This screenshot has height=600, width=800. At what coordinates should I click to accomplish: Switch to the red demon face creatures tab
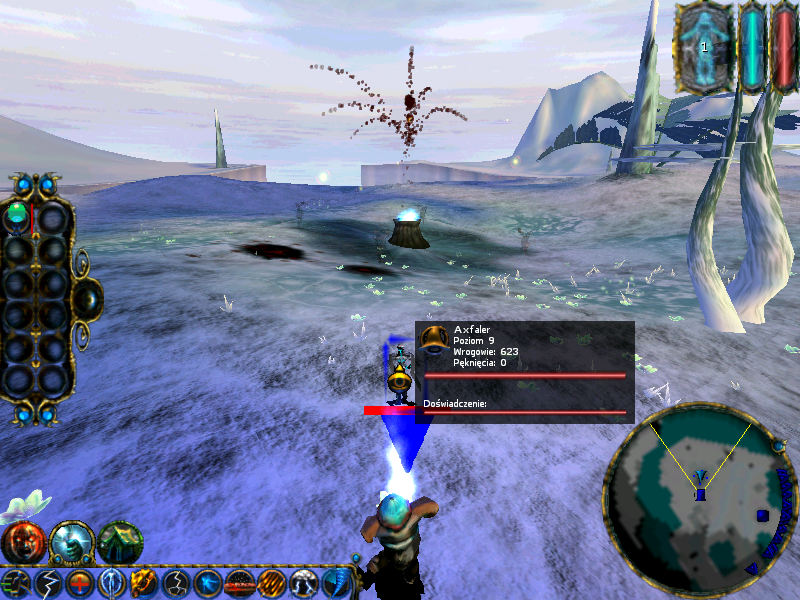[22, 543]
